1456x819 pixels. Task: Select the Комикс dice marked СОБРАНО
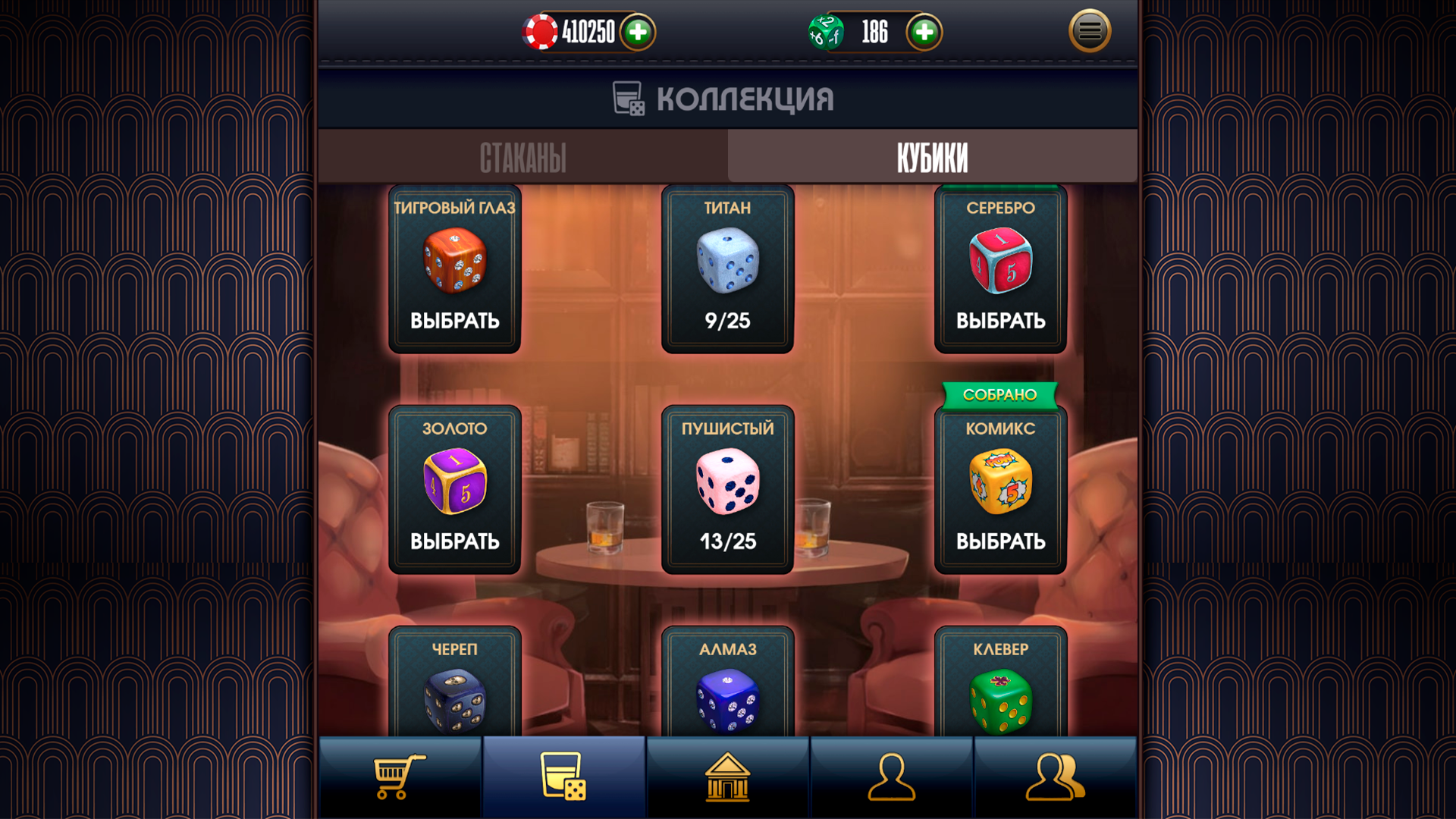1000,541
